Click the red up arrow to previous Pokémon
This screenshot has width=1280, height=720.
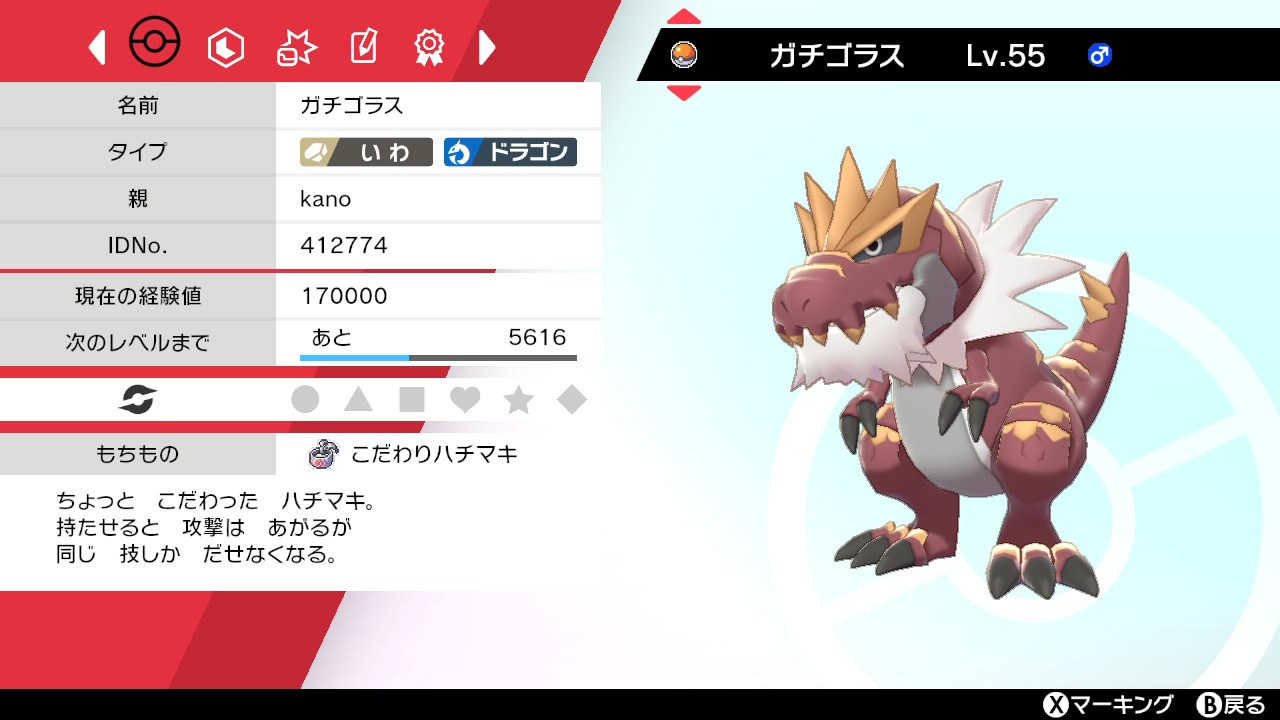pyautogui.click(x=683, y=15)
